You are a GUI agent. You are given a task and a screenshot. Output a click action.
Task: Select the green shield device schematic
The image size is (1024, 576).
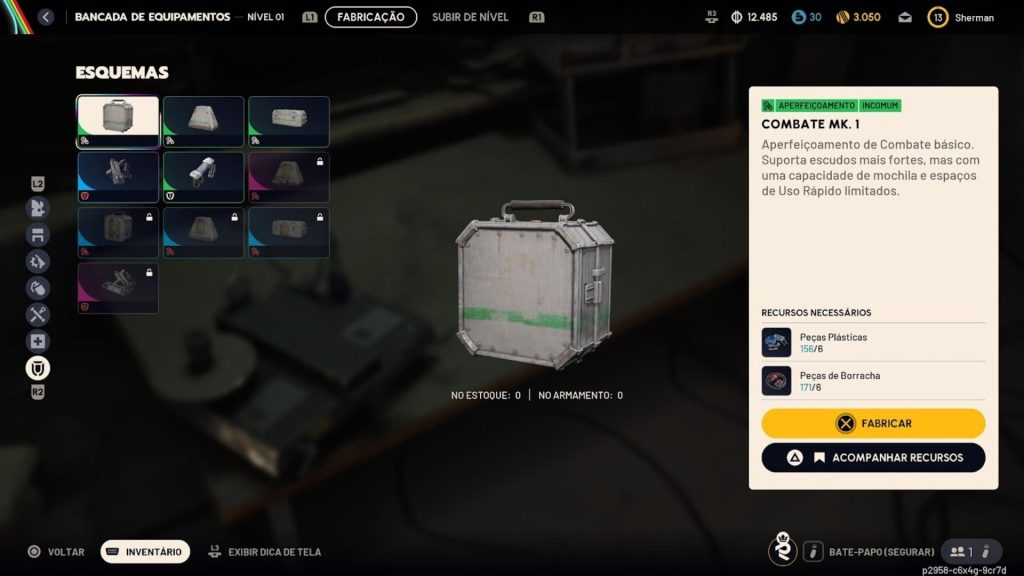[203, 177]
